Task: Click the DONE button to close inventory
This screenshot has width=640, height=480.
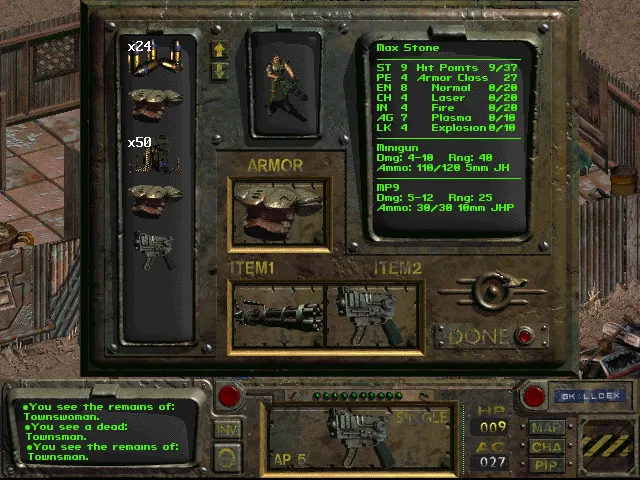Action: (x=524, y=337)
